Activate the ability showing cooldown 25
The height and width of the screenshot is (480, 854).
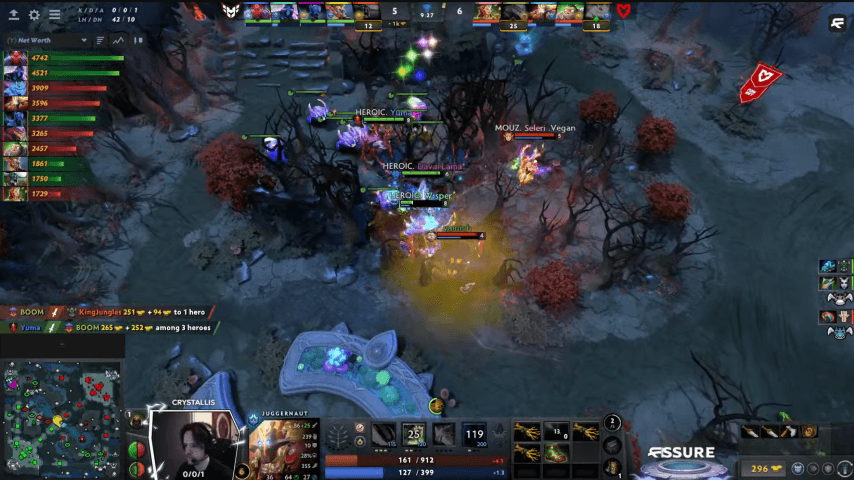click(x=414, y=433)
